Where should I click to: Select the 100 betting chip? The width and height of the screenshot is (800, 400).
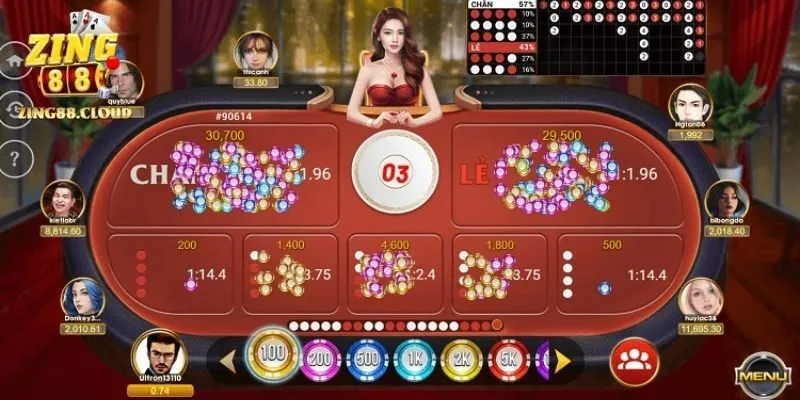pos(271,357)
